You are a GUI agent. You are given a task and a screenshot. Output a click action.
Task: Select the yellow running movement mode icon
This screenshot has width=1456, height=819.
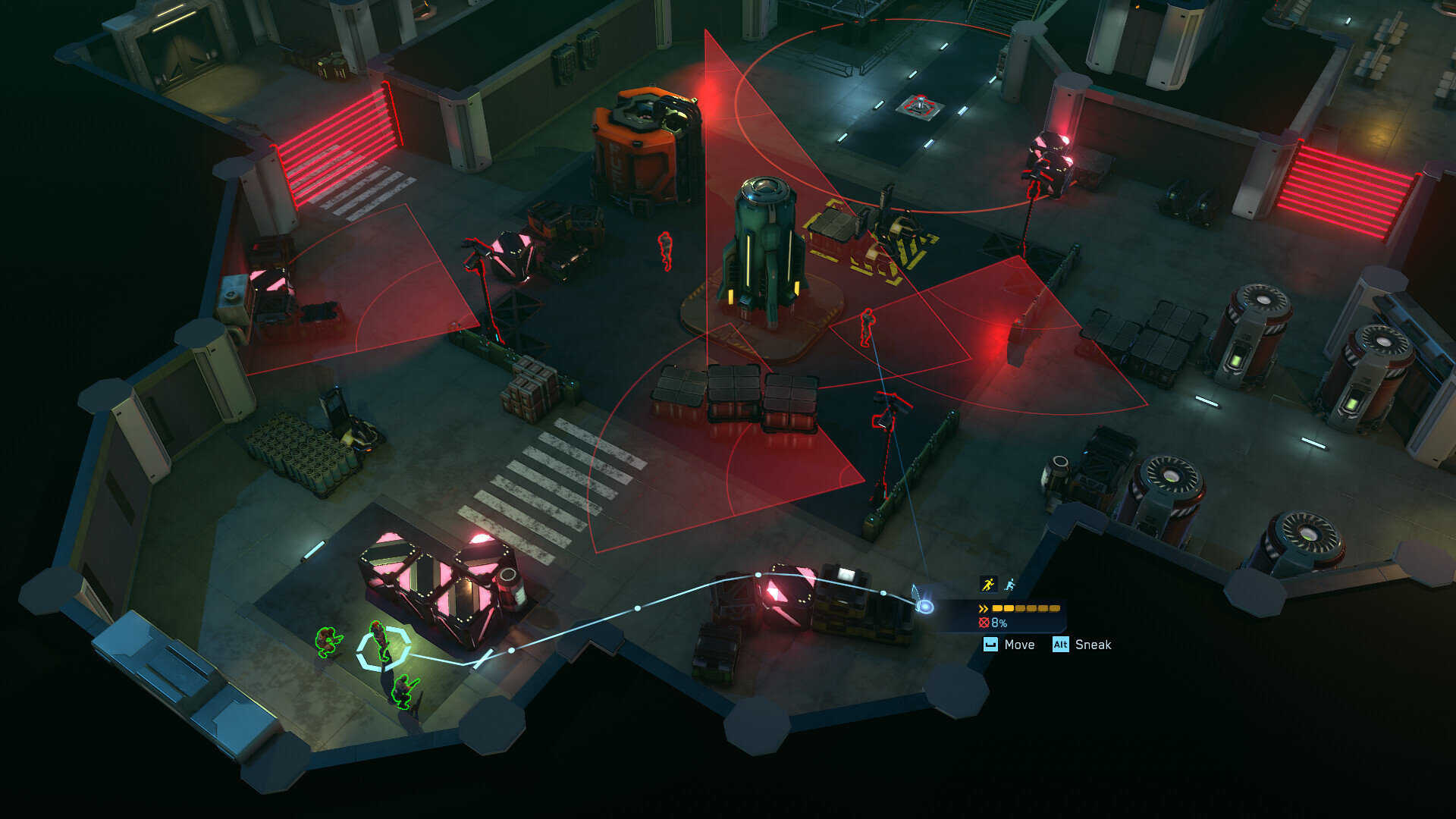(987, 584)
